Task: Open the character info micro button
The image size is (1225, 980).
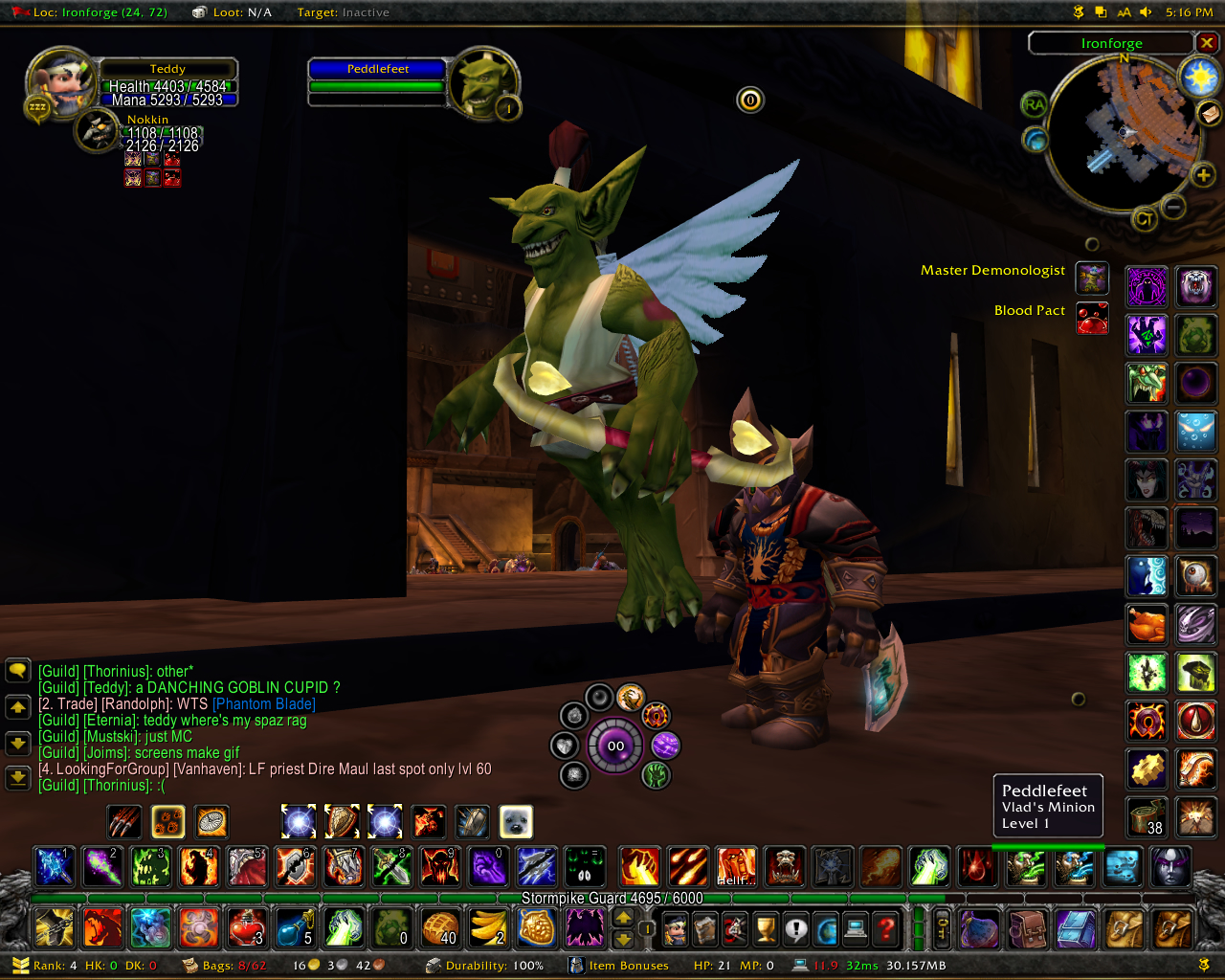Action: point(676,927)
